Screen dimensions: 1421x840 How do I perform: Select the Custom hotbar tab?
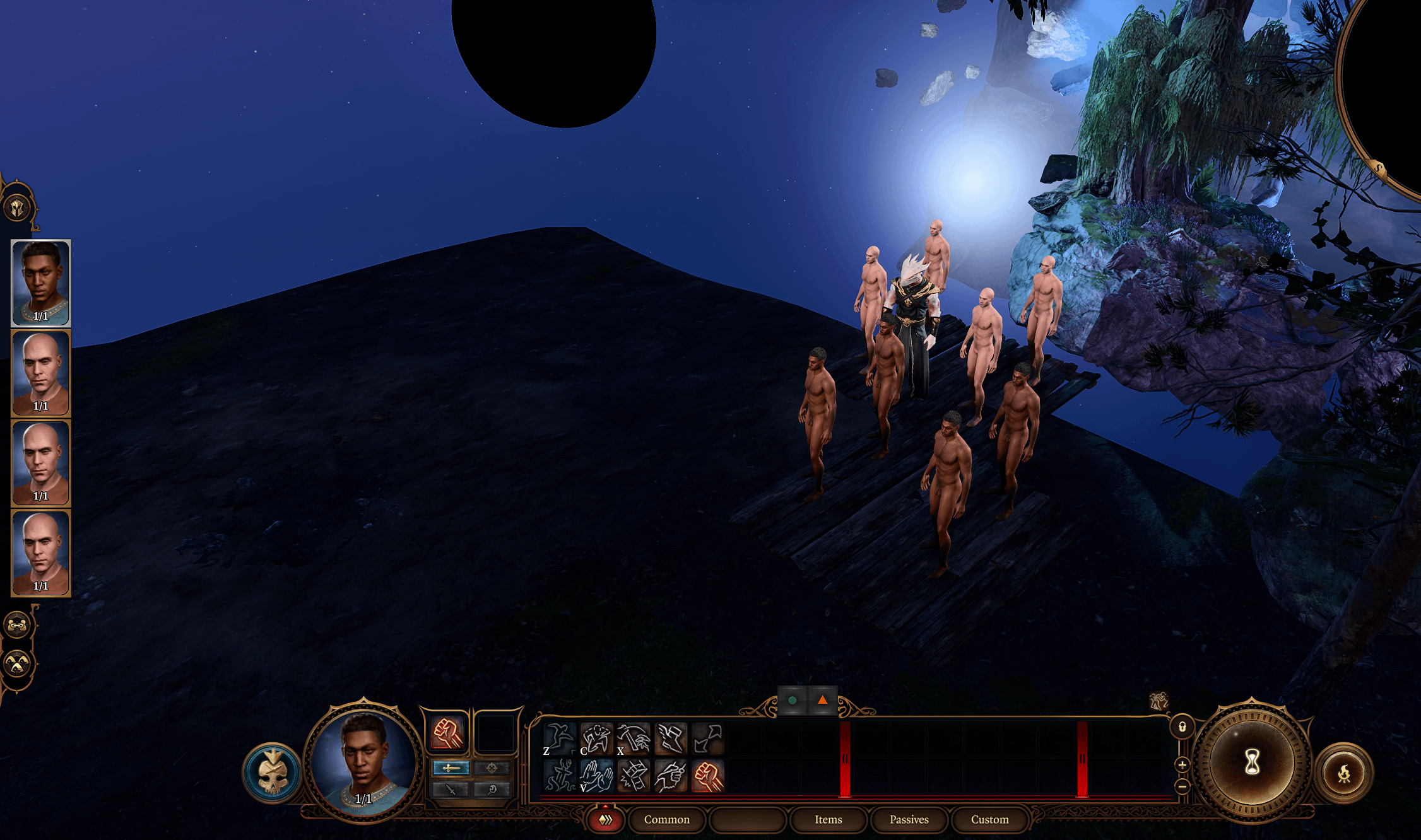tap(989, 819)
